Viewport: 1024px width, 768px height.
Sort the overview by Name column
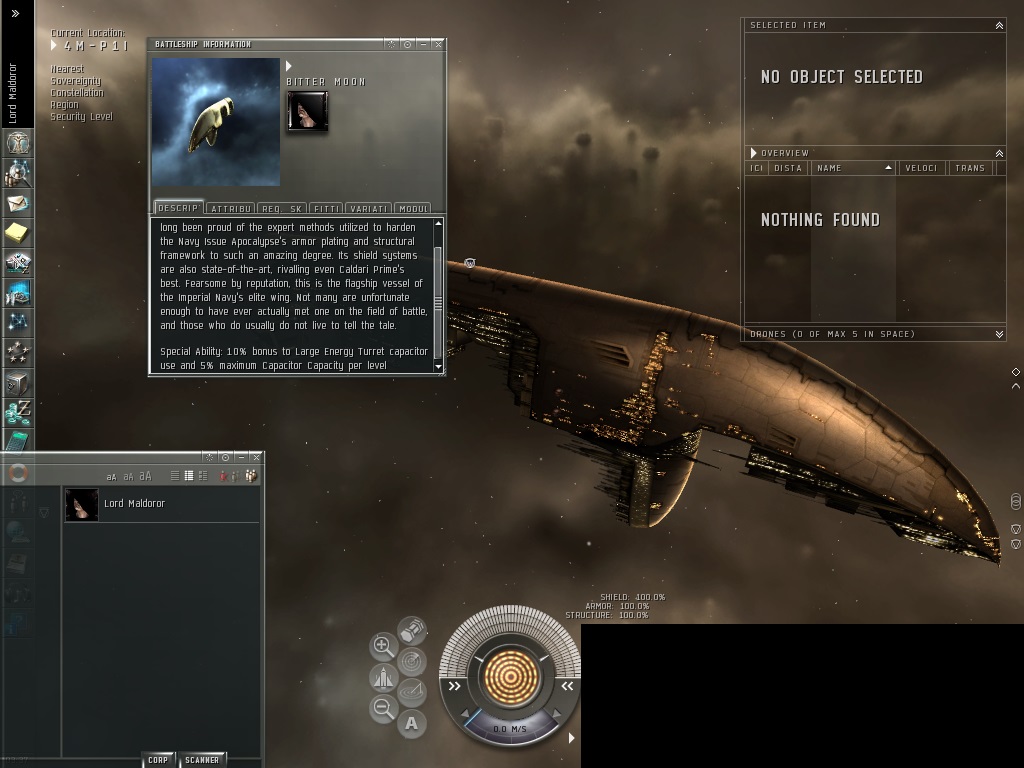pos(852,168)
